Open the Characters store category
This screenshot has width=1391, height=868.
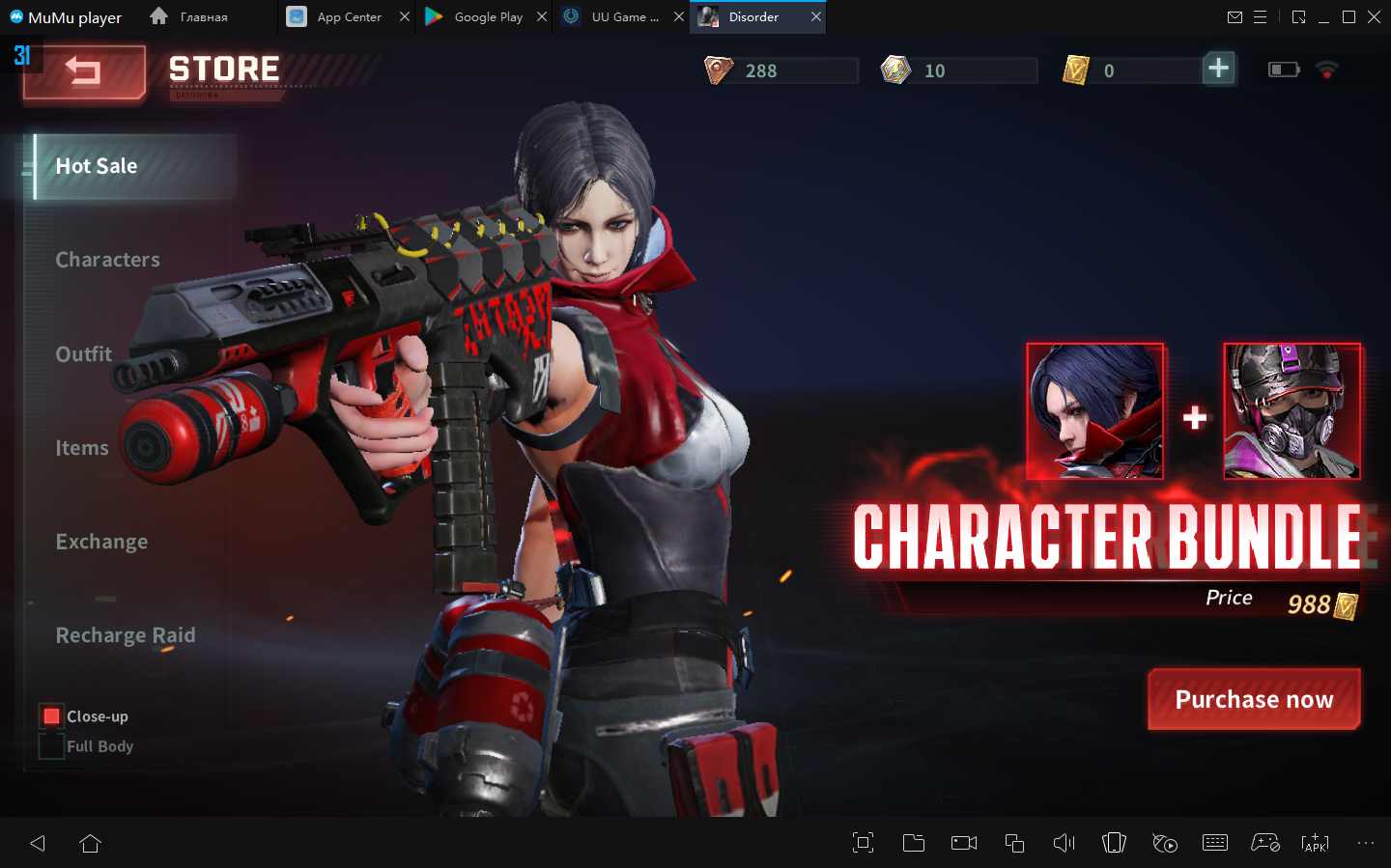pos(108,260)
